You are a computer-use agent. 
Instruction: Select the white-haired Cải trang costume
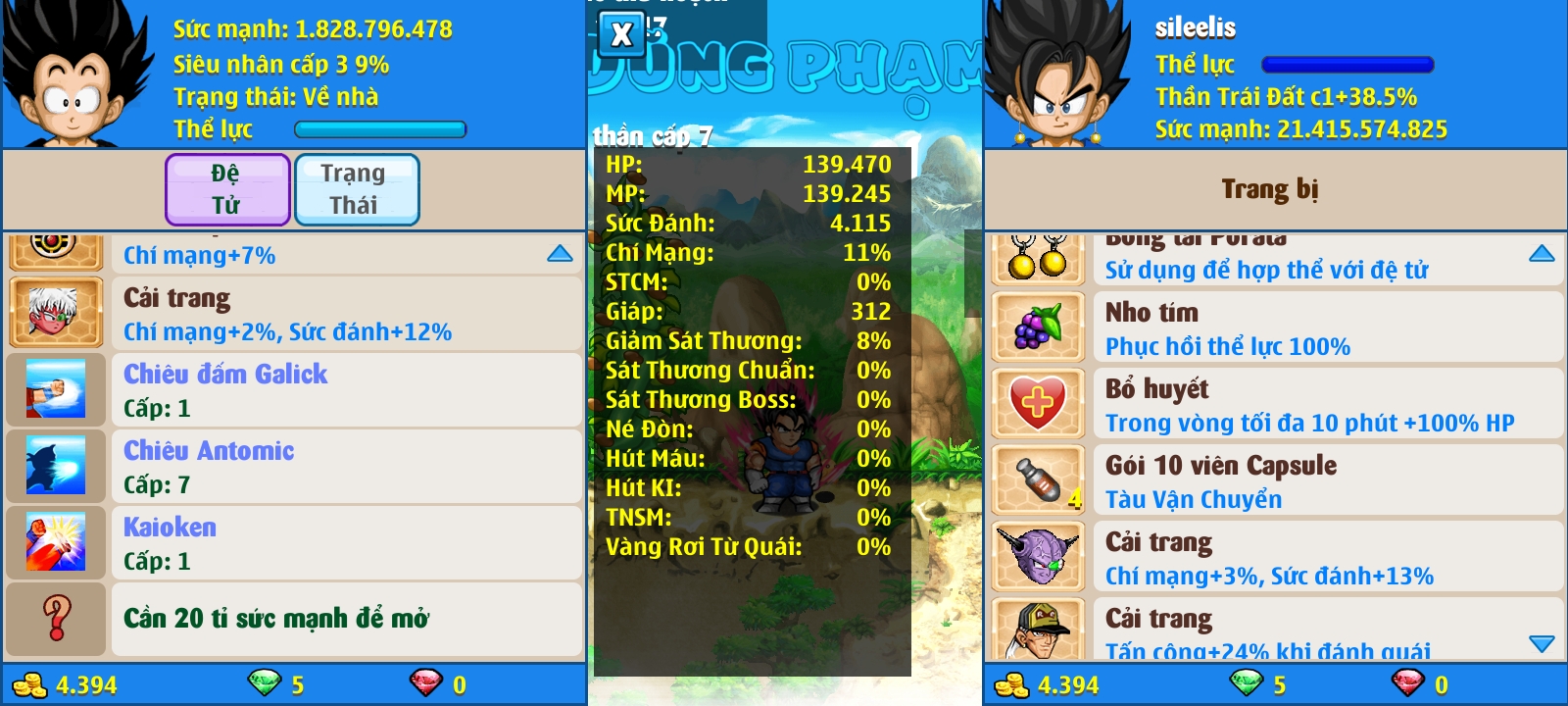coord(294,314)
